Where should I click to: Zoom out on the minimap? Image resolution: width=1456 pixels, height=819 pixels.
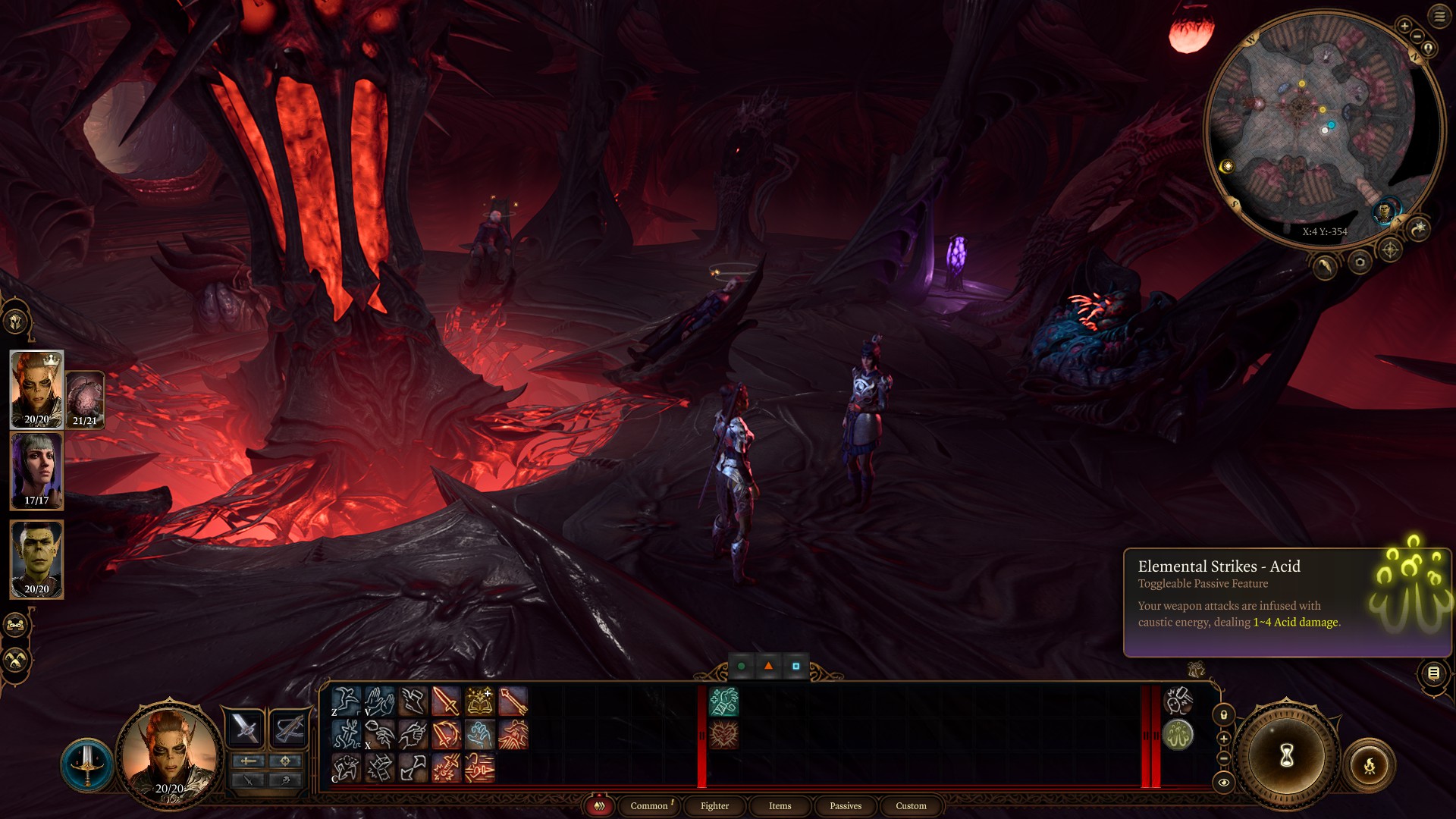coord(1417,36)
